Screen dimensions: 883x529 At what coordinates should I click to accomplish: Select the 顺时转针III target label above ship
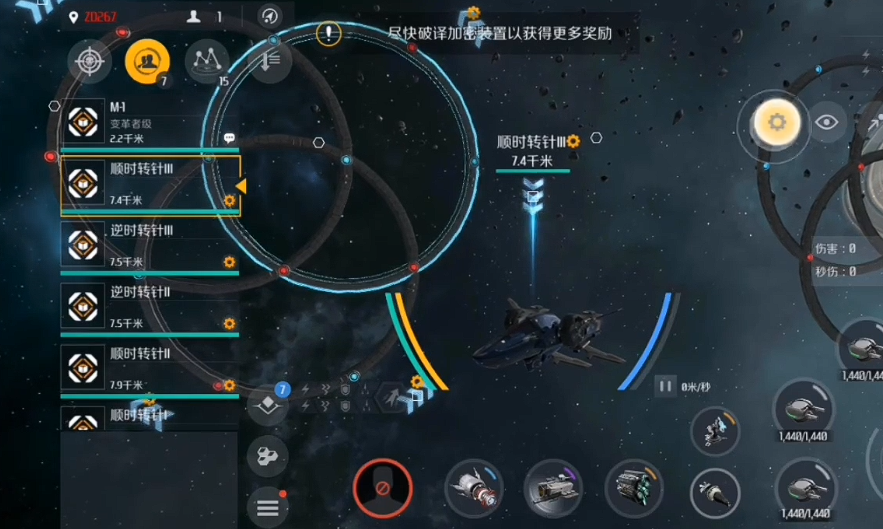(x=534, y=142)
